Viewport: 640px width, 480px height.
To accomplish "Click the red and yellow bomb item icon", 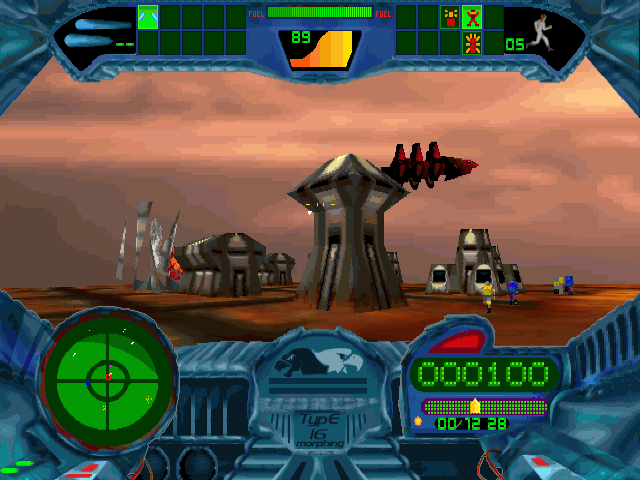I will click(449, 17).
